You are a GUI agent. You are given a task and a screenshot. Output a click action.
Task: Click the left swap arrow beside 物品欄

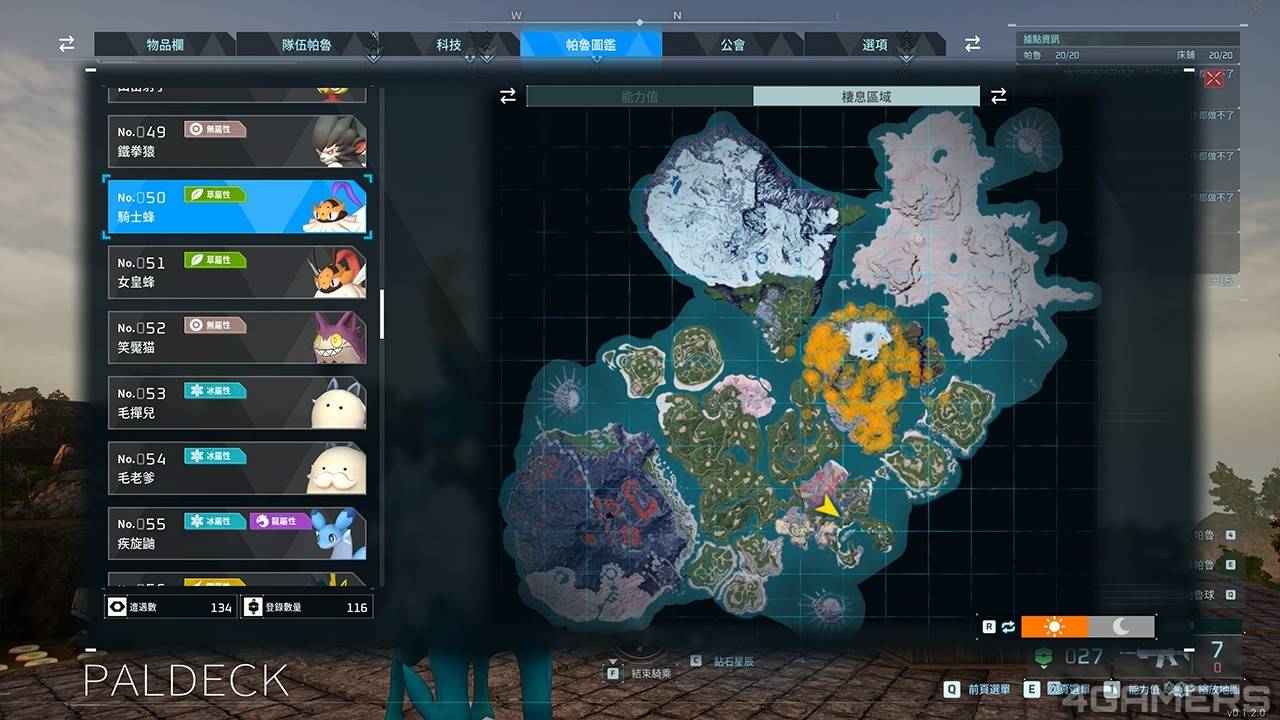(67, 45)
